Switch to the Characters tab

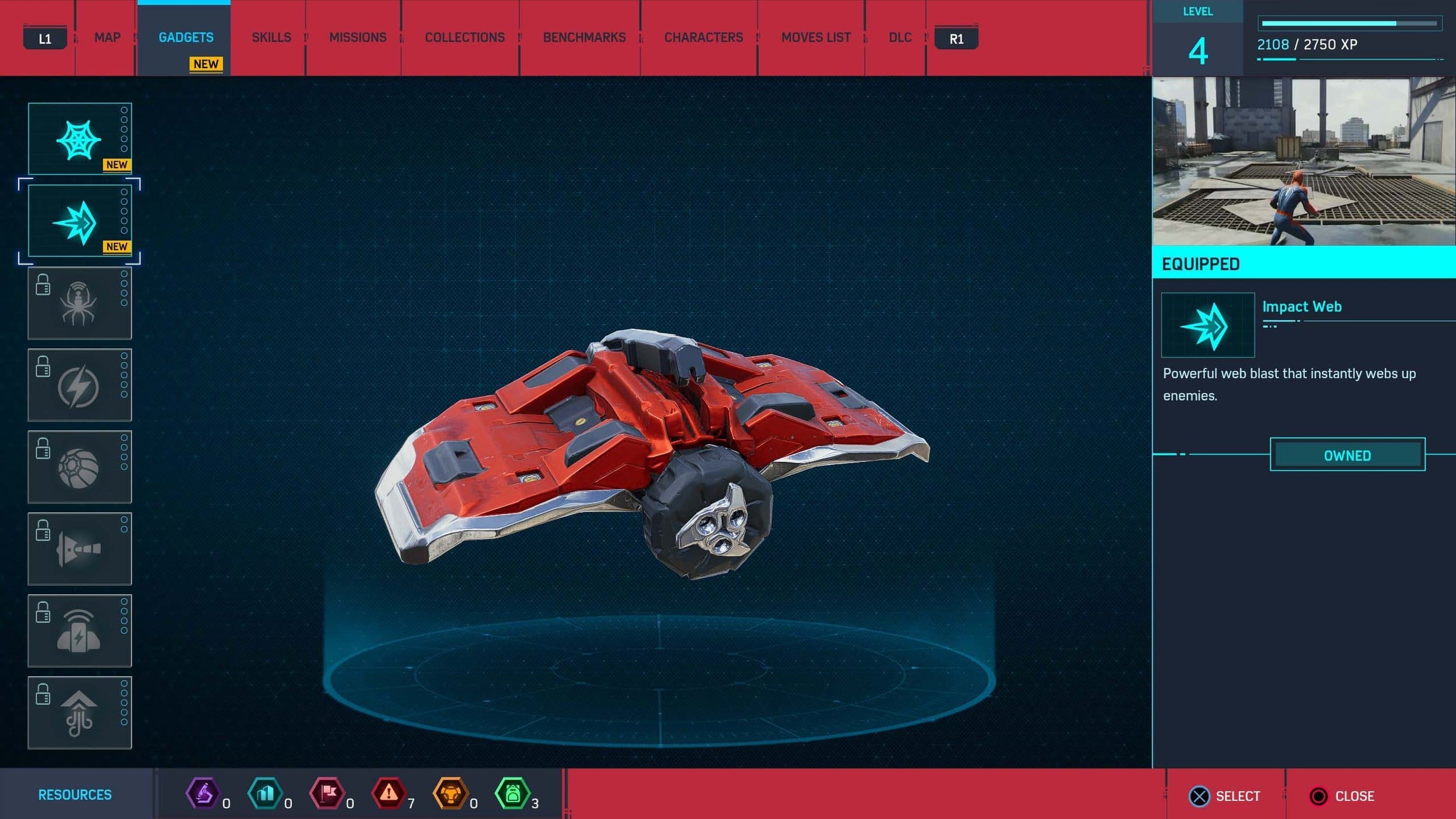pyautogui.click(x=704, y=38)
